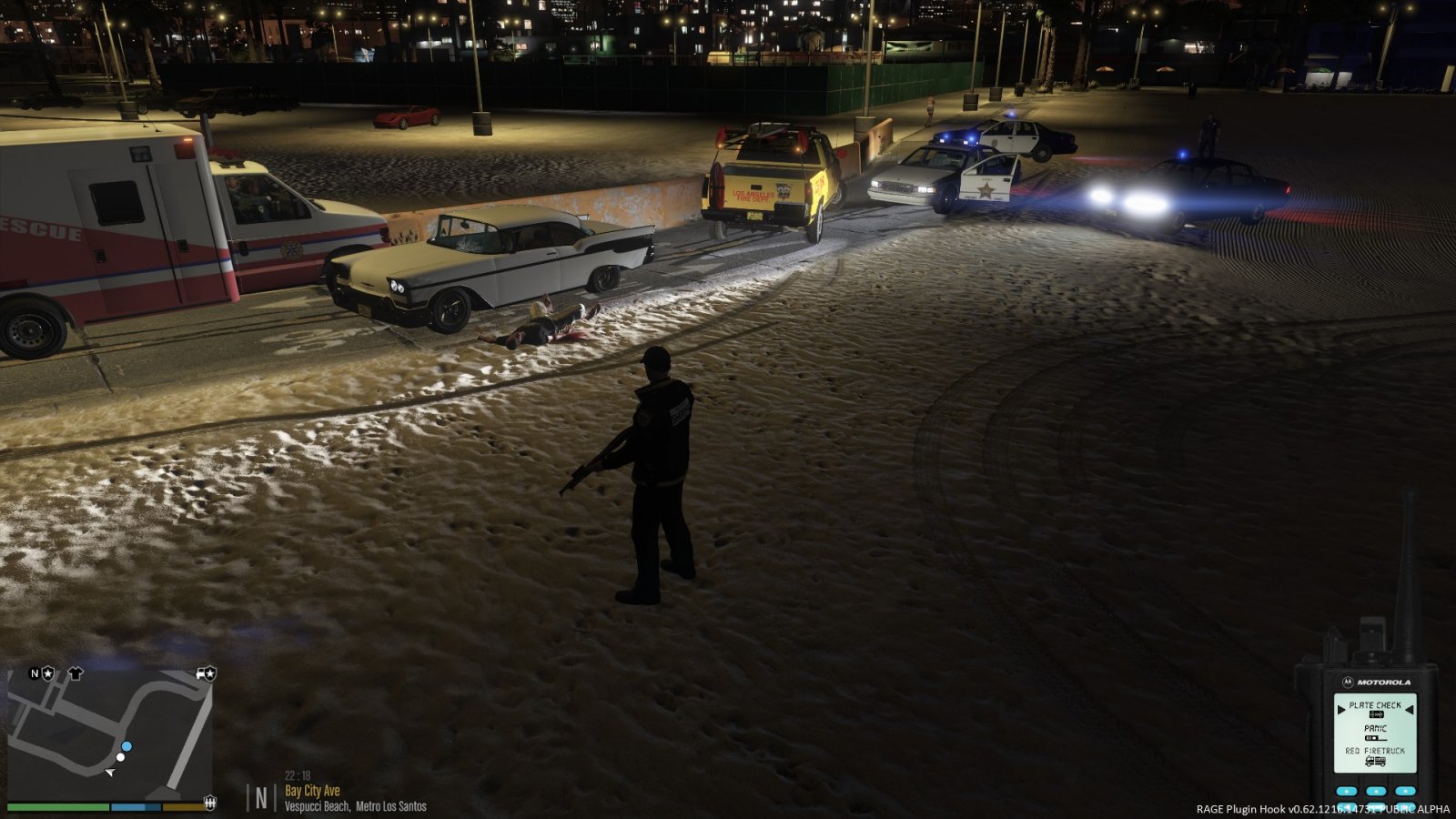Click the player arrow on the minimap
The height and width of the screenshot is (819, 1456).
[x=109, y=773]
